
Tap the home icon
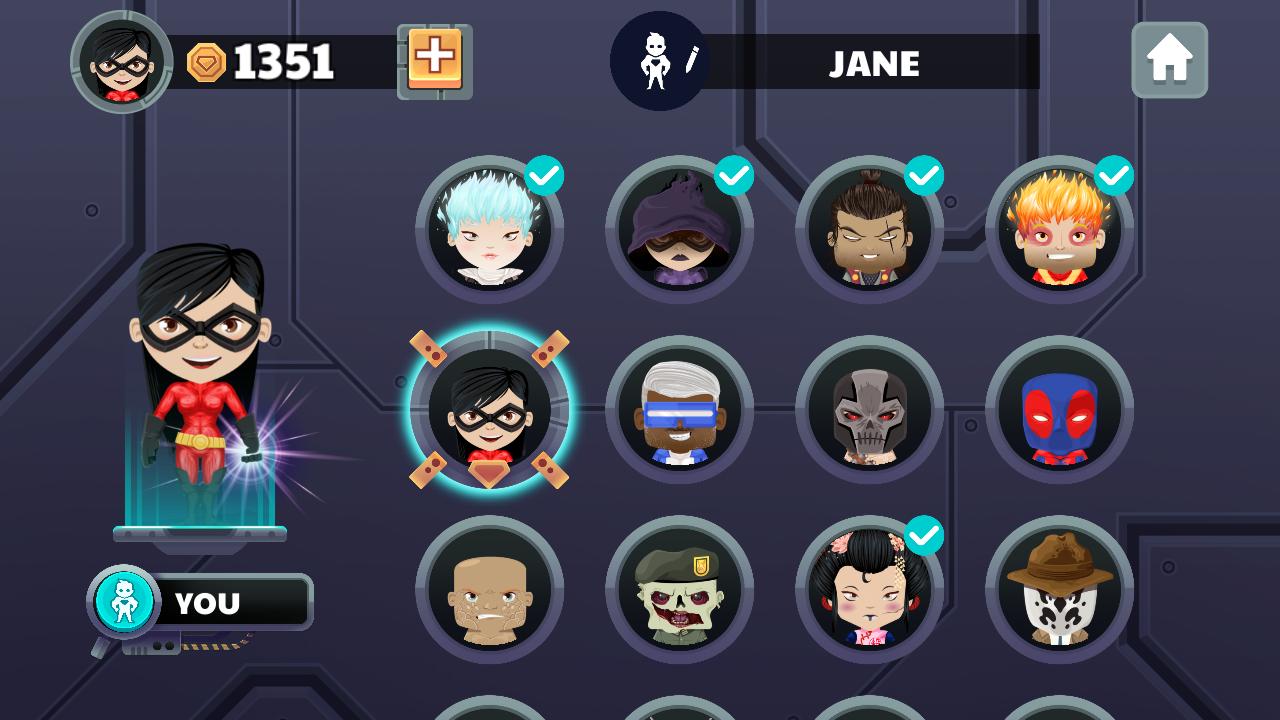pos(1169,60)
